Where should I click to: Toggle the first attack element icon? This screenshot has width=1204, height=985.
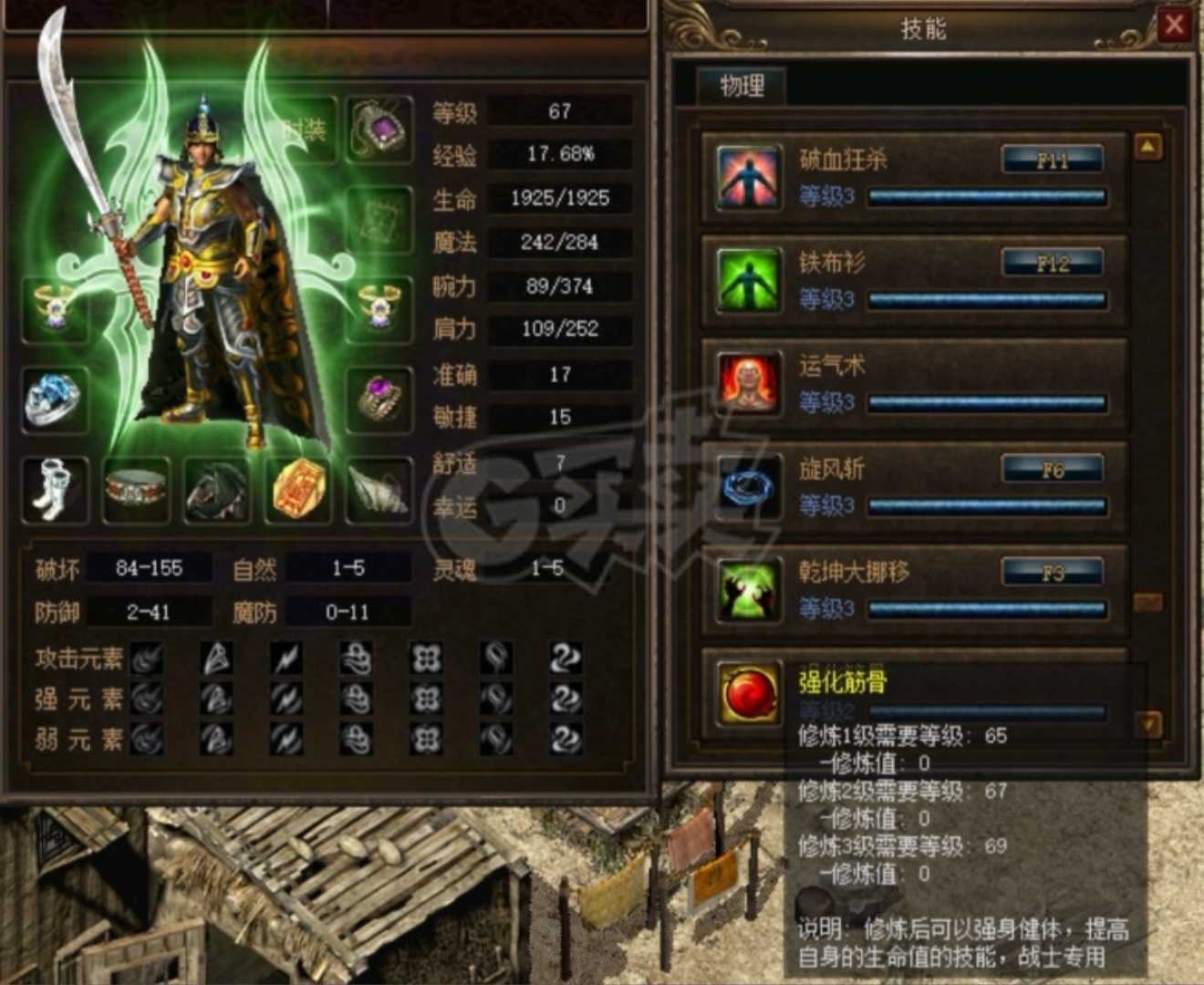click(x=146, y=657)
